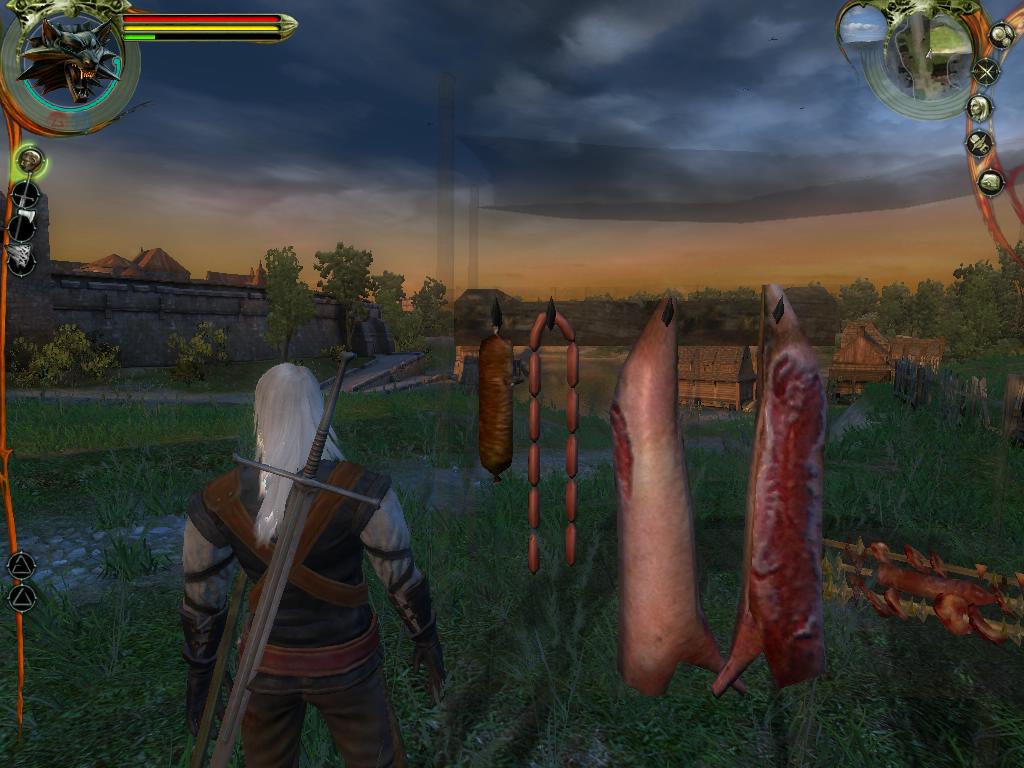Click the wolf head medallion
The width and height of the screenshot is (1024, 768).
pyautogui.click(x=68, y=58)
